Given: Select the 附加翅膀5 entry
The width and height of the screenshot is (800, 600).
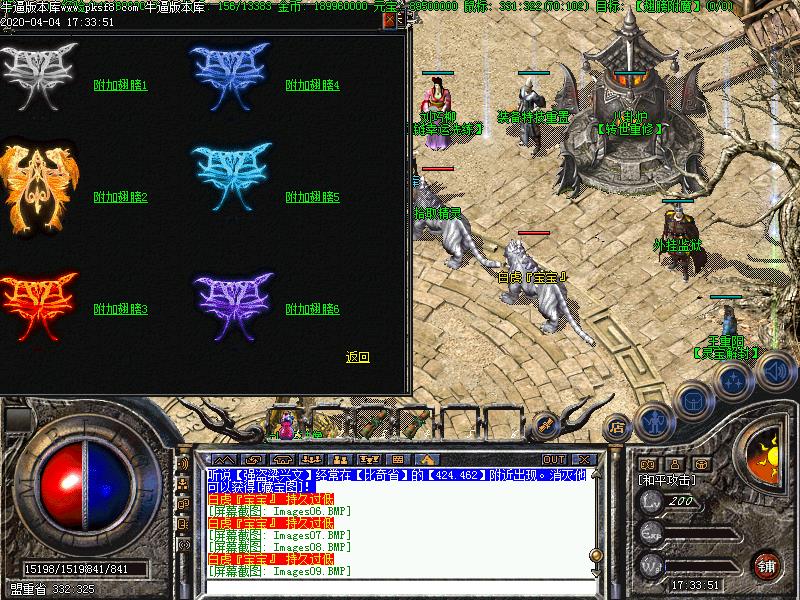Looking at the screenshot, I should click(313, 198).
